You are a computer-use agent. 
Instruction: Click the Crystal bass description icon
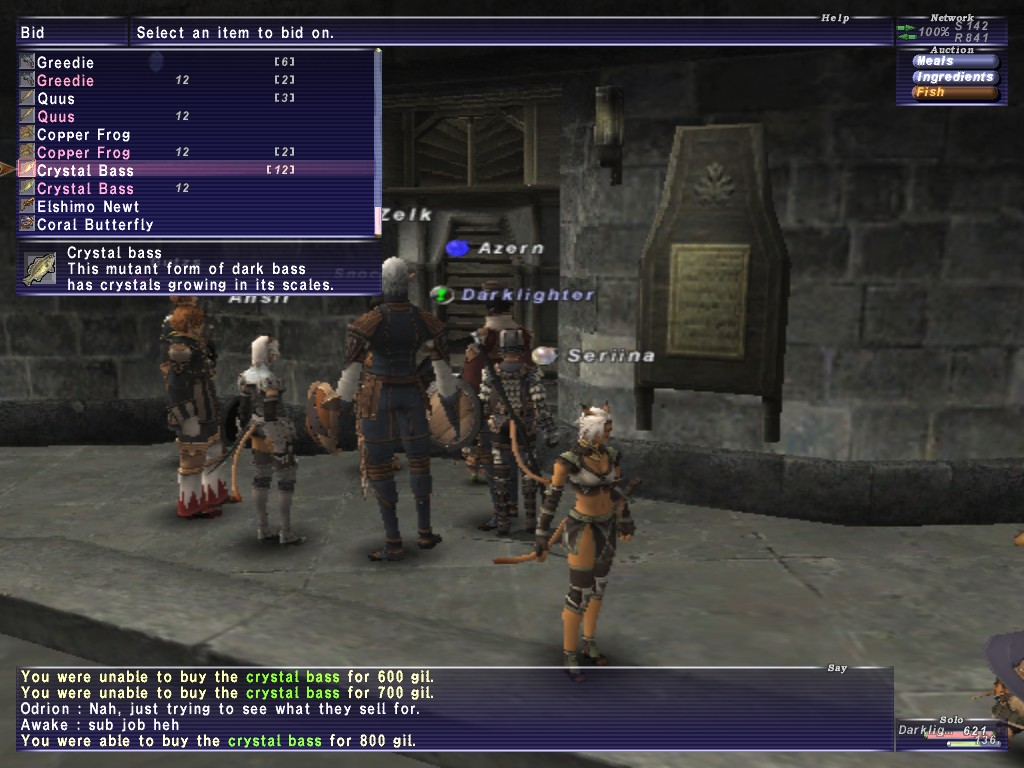40,269
